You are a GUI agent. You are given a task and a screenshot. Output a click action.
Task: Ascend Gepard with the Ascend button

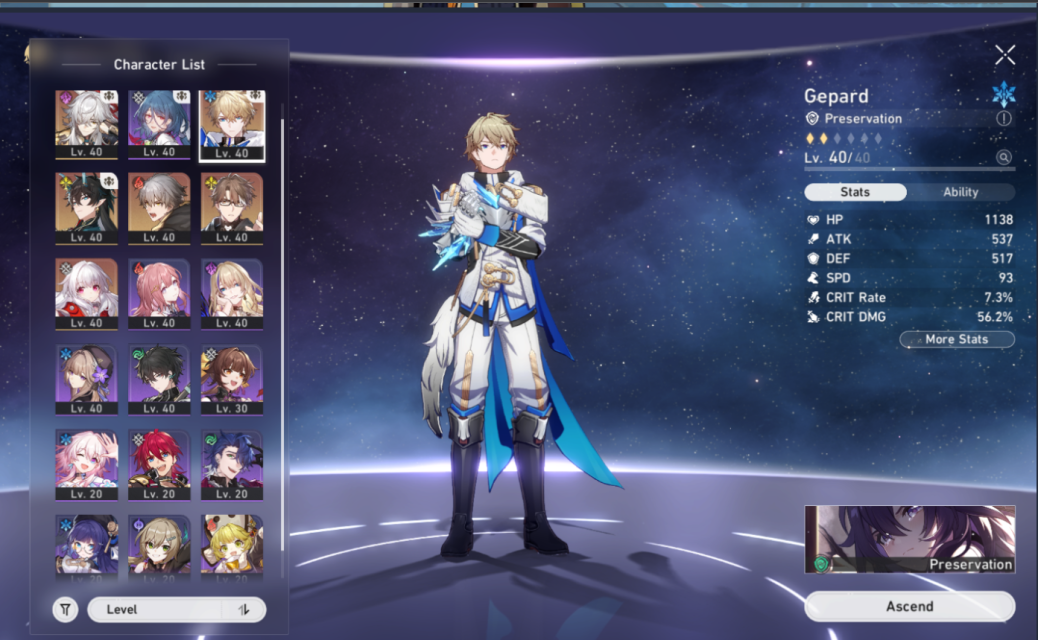click(x=909, y=606)
